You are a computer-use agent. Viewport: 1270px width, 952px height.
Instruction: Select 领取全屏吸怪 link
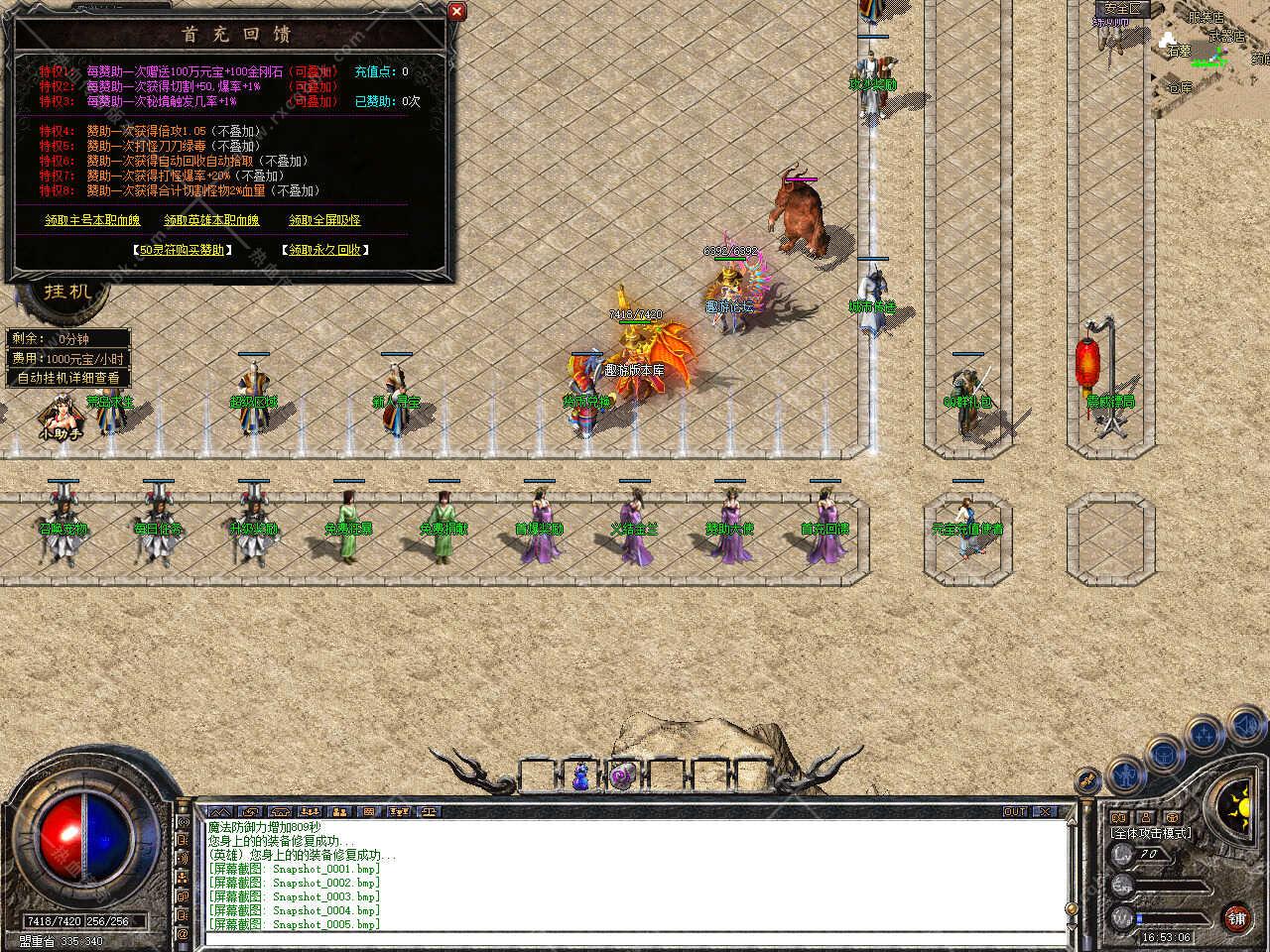click(x=324, y=220)
